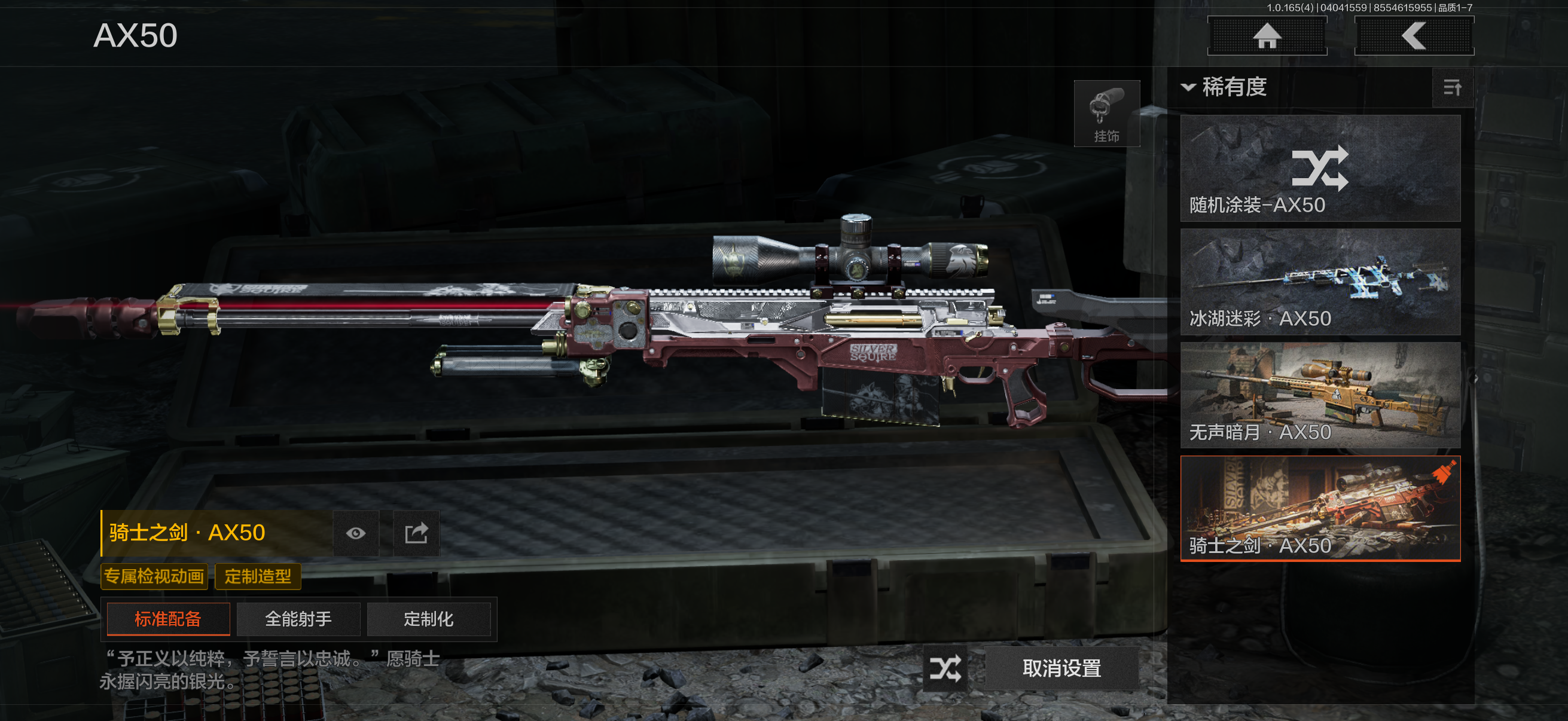
Task: Open the 稀有度 rarity filter dropdown
Action: click(1224, 88)
